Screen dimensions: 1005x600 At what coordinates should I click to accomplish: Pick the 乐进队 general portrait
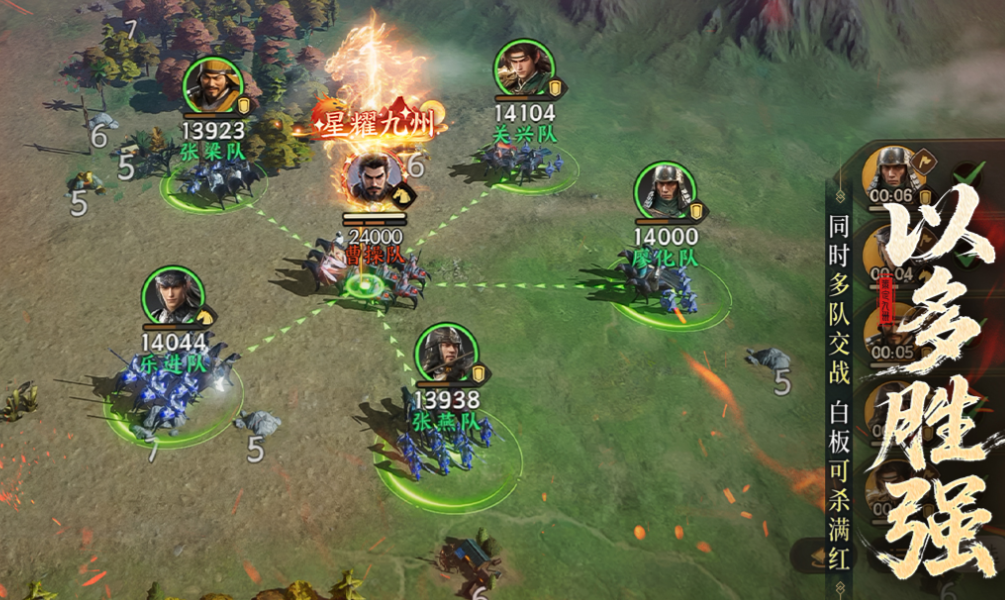pyautogui.click(x=173, y=295)
